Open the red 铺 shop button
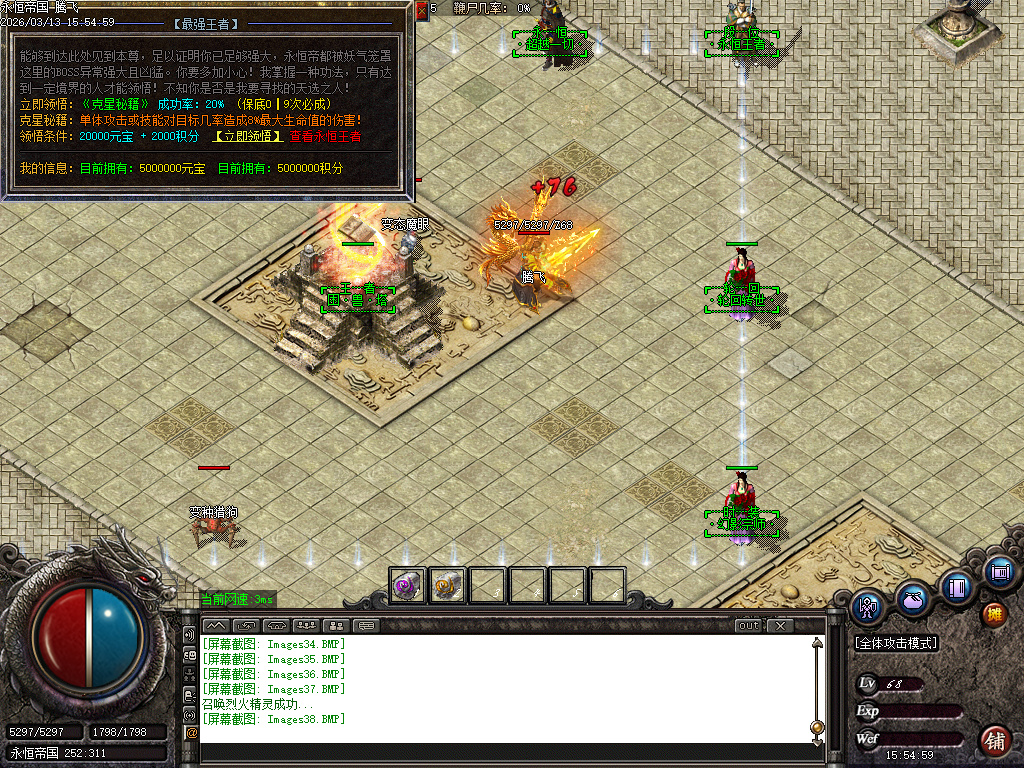Image resolution: width=1024 pixels, height=768 pixels. tap(994, 741)
